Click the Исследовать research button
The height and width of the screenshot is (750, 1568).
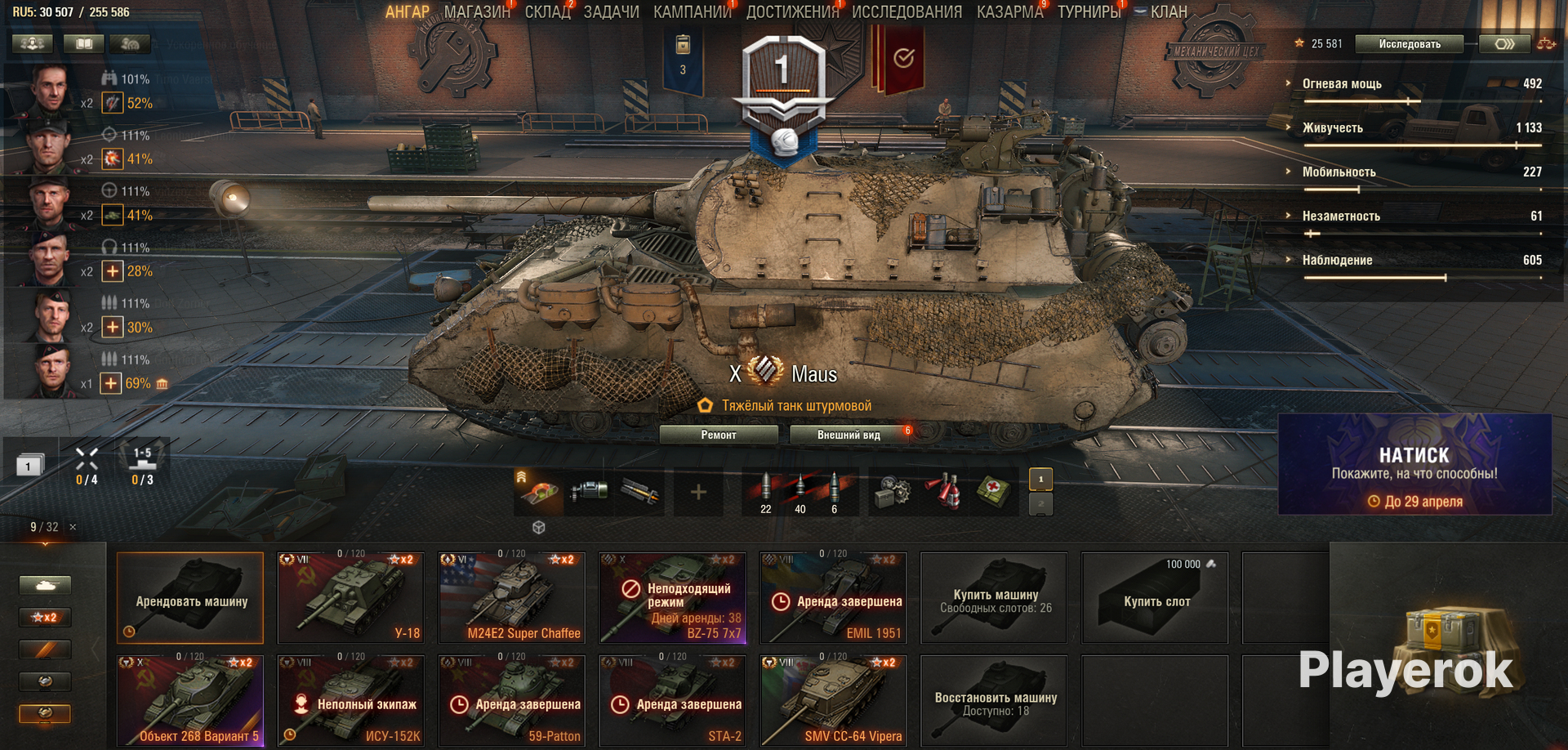(x=1409, y=44)
